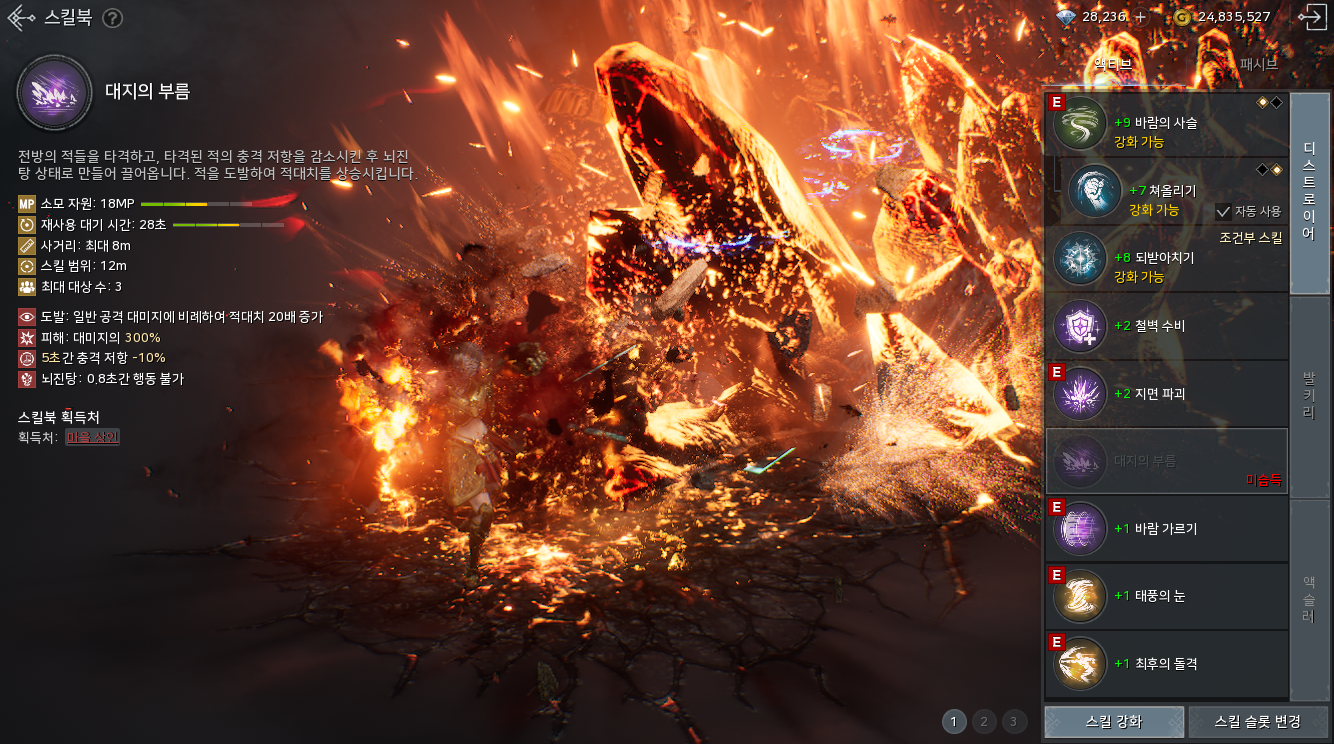Go back using the arrow beside 스킬북

click(x=21, y=18)
